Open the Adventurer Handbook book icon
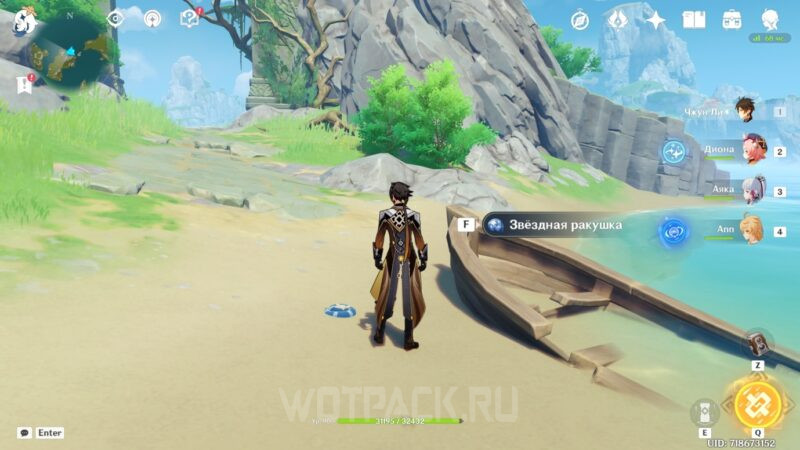Image resolution: width=800 pixels, height=450 pixels. point(694,20)
